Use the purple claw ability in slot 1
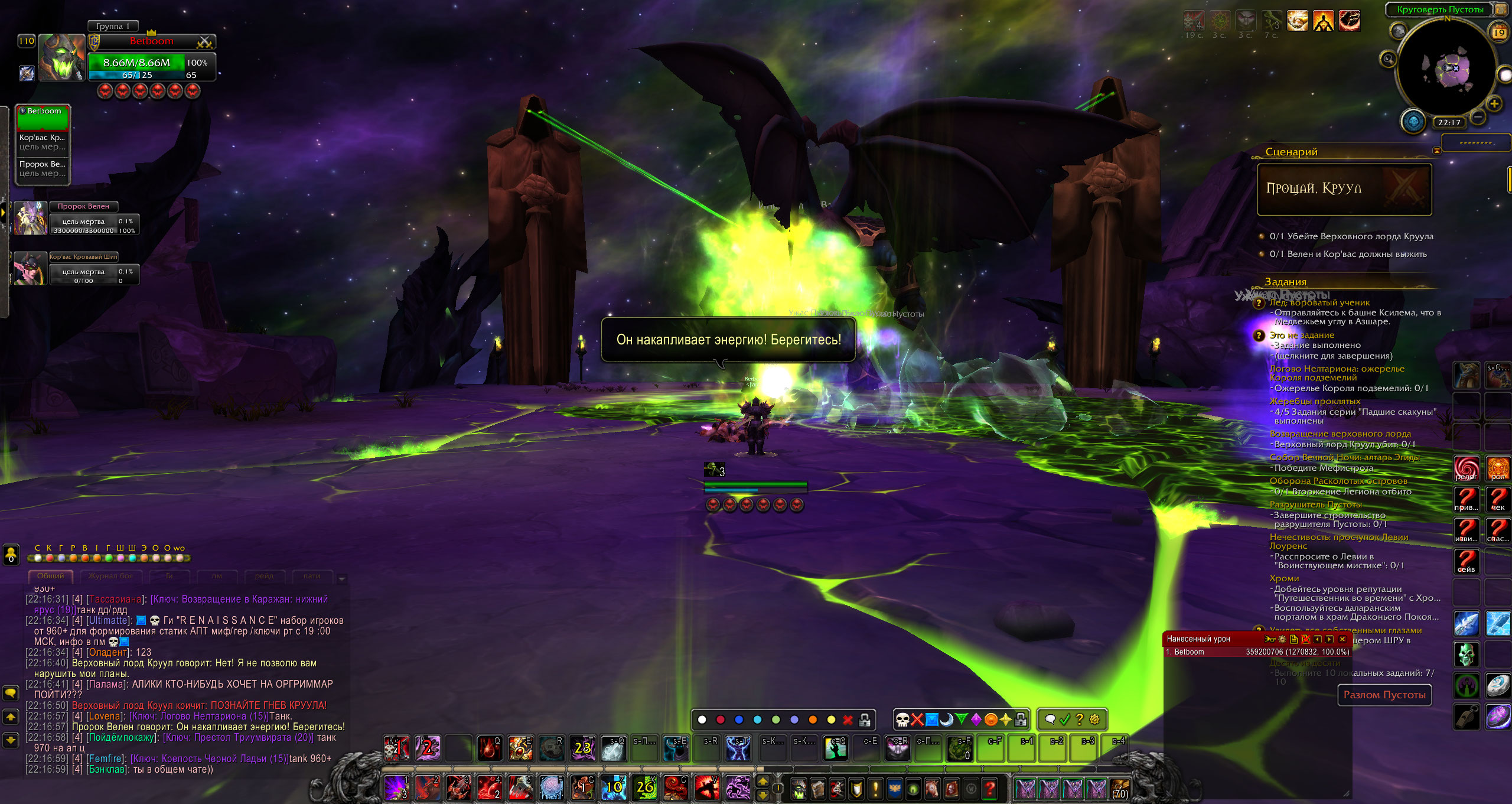The height and width of the screenshot is (804, 1512). (396, 787)
